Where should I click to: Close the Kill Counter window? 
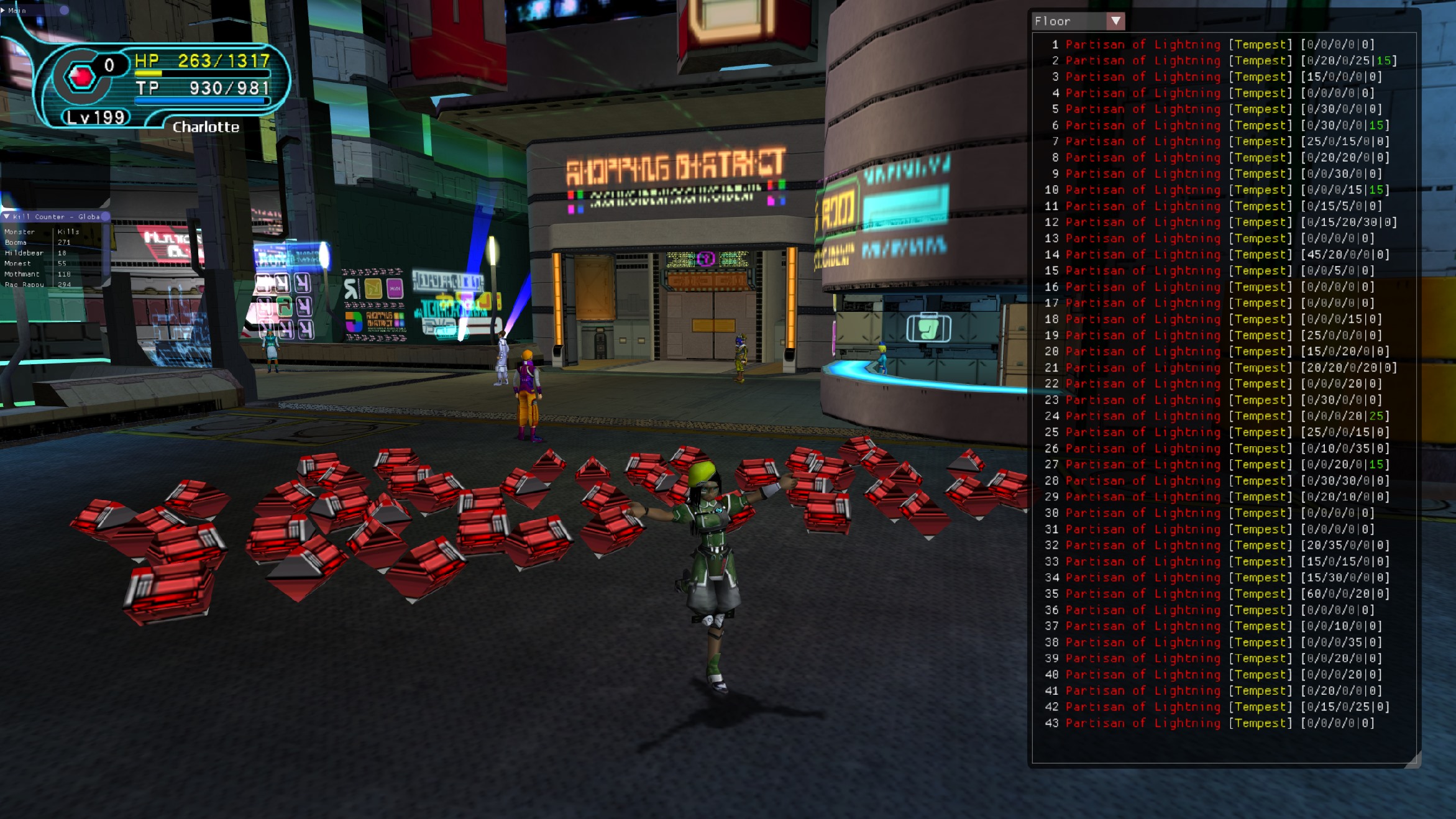point(105,216)
